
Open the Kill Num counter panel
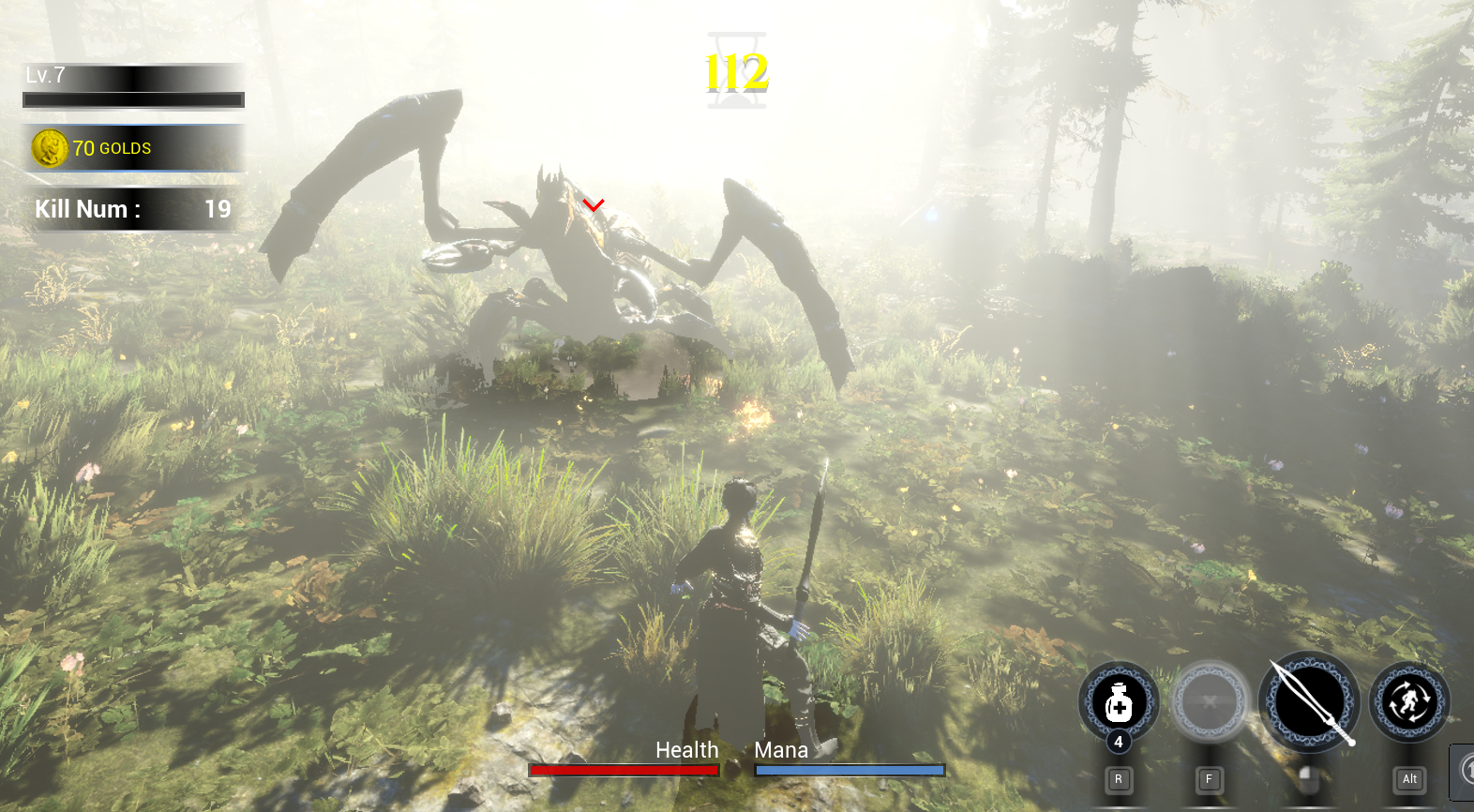click(x=131, y=209)
